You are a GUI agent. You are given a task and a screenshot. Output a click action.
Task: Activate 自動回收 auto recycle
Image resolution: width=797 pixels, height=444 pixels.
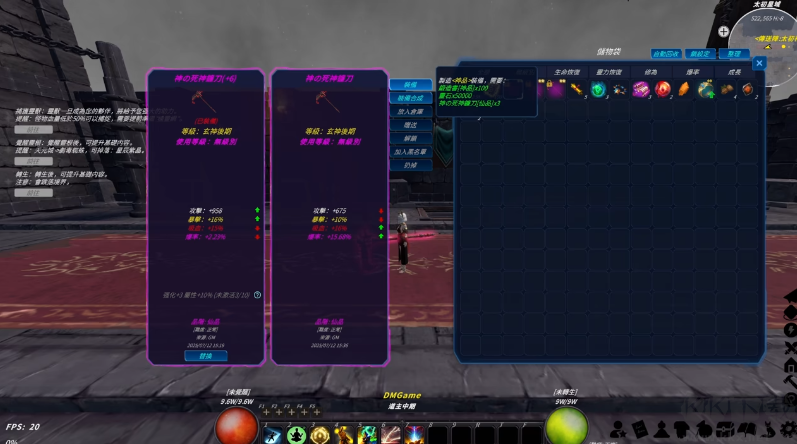click(667, 53)
